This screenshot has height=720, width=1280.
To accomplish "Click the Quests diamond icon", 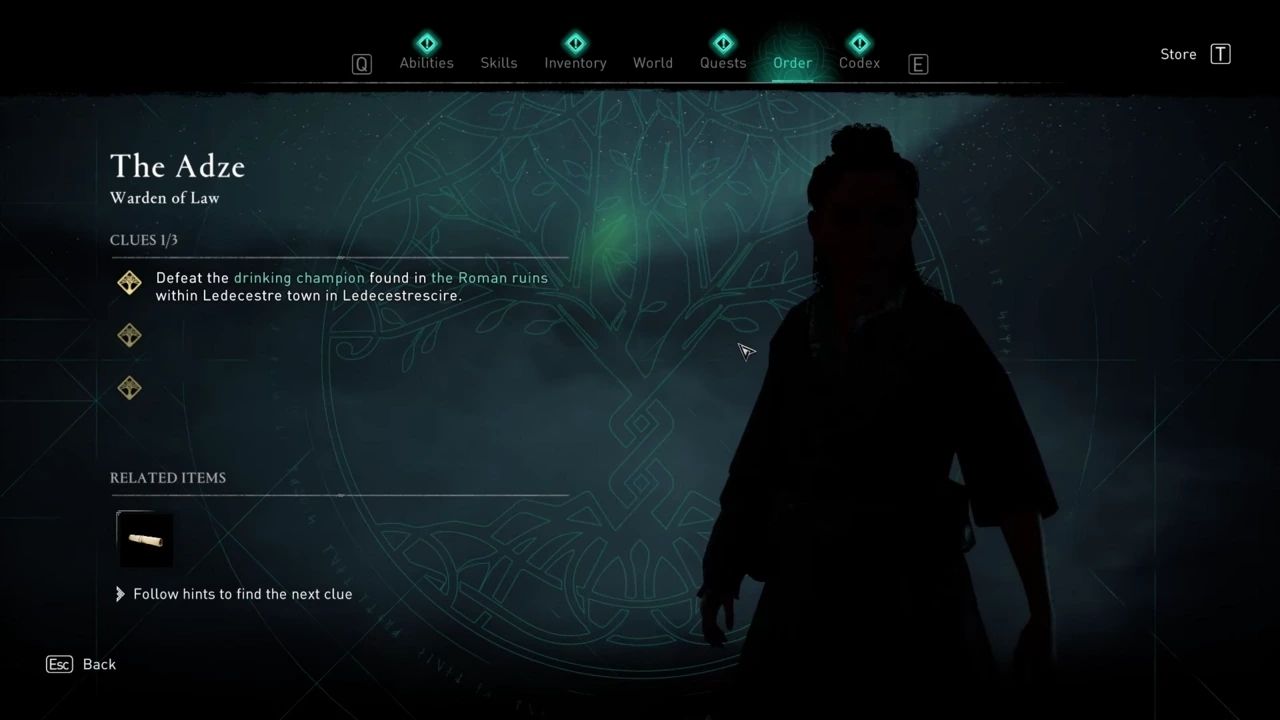I will click(723, 43).
